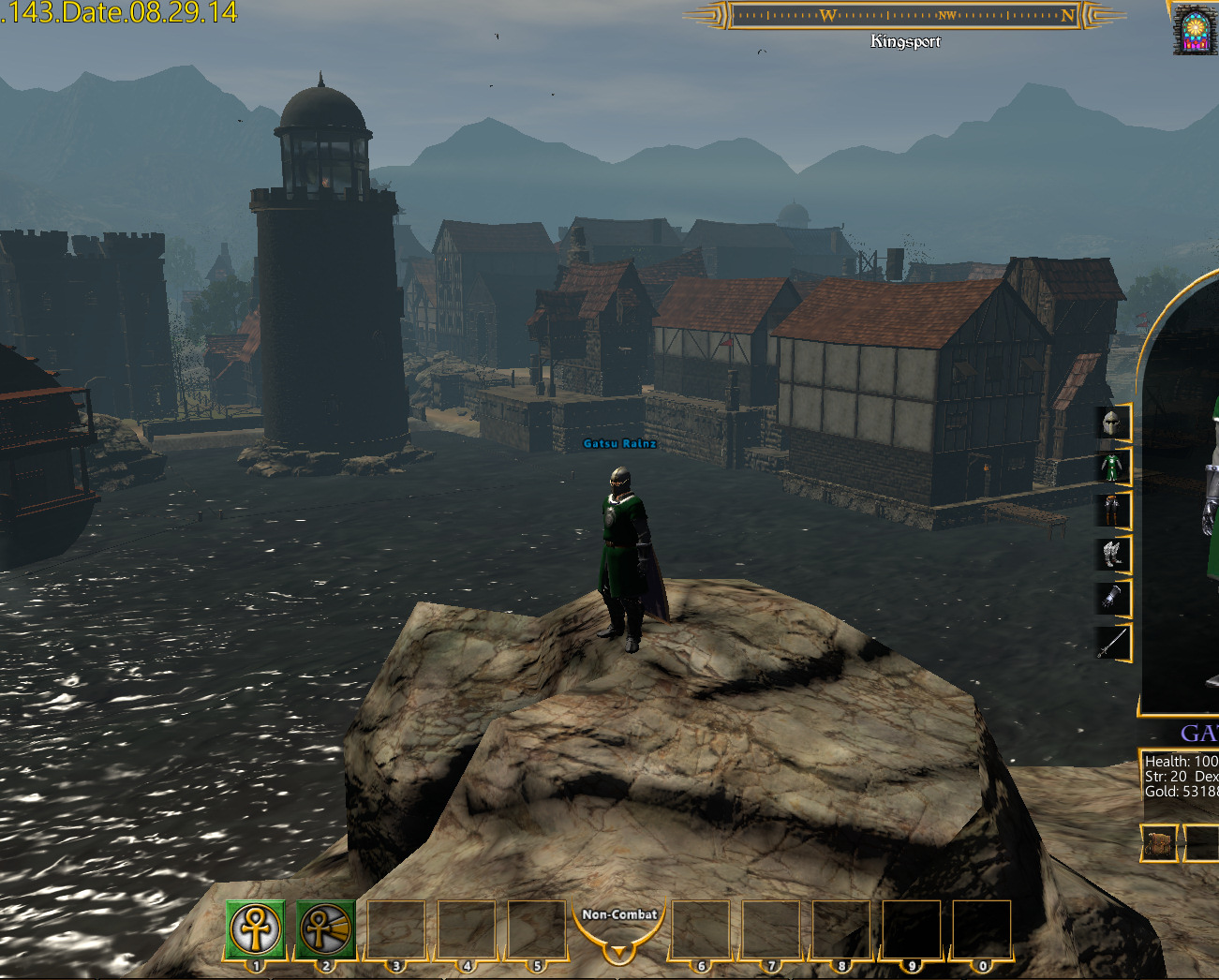Screen dimensions: 1219x980
Task: Select the plate boots equipment slot
Action: pos(1112,555)
